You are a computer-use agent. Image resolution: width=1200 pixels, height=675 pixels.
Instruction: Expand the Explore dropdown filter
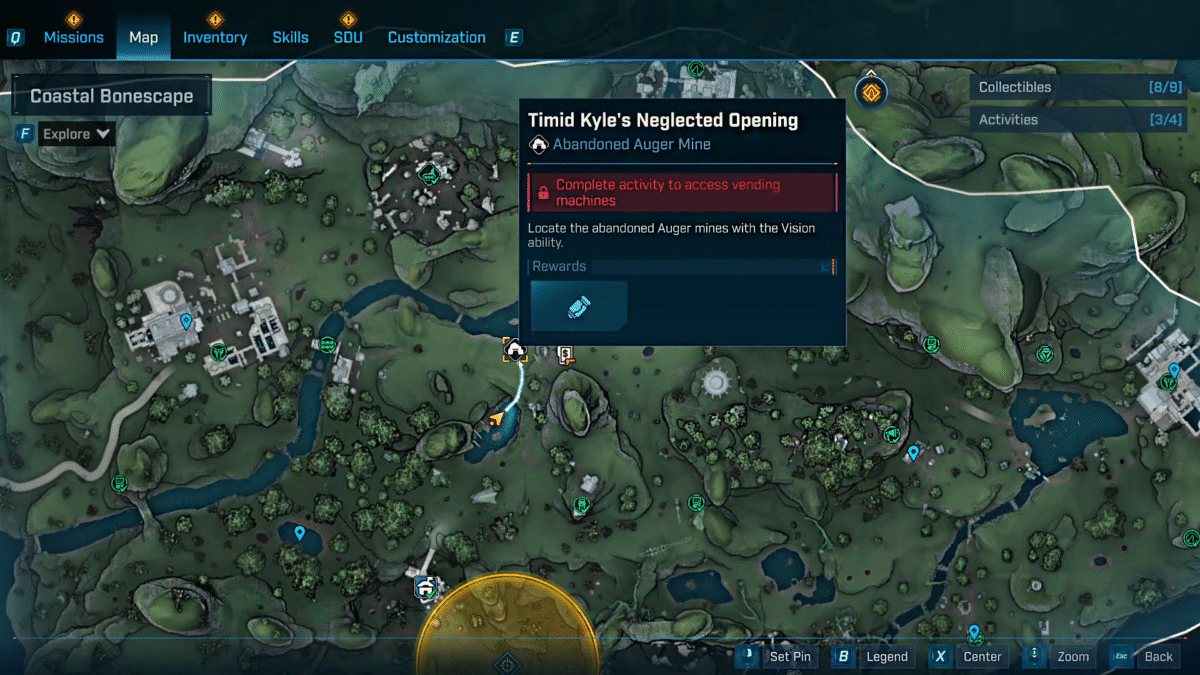(x=75, y=134)
